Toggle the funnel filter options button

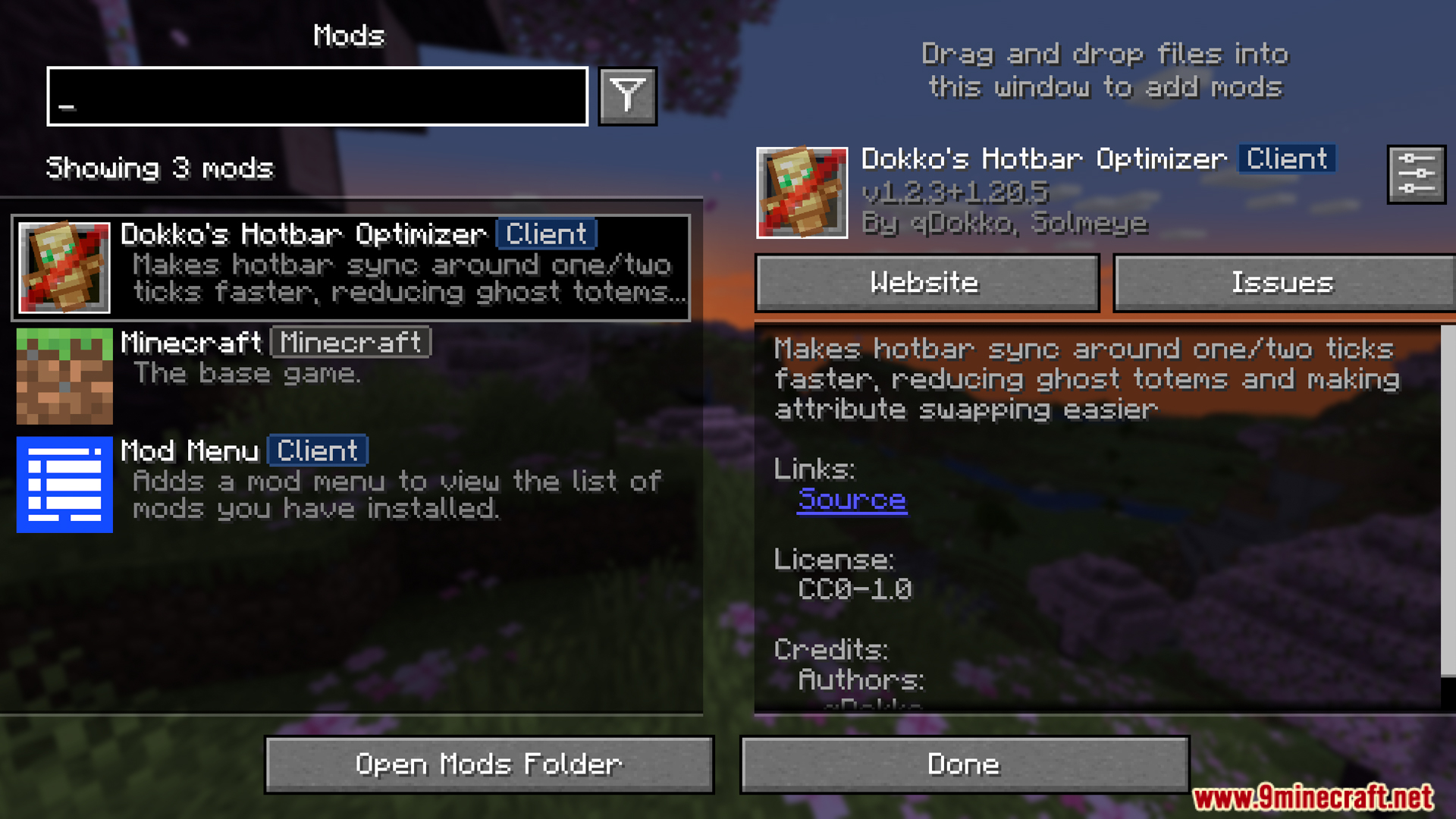click(x=627, y=96)
